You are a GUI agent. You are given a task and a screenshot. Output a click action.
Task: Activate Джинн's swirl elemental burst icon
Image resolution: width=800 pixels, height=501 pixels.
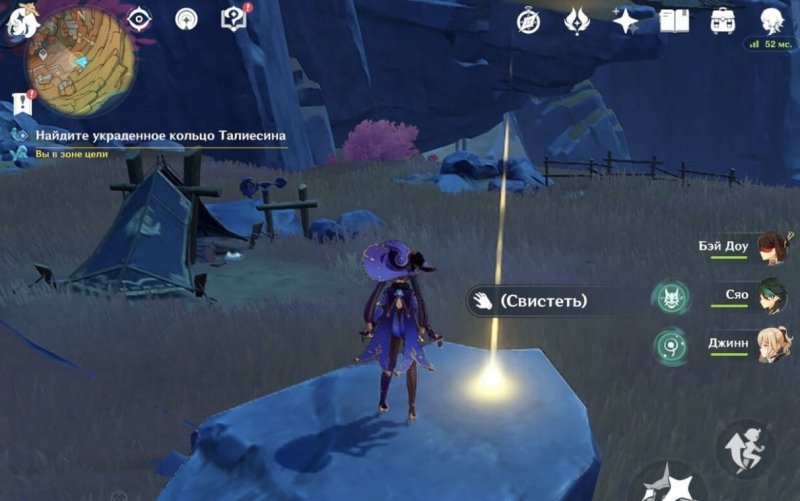(669, 346)
